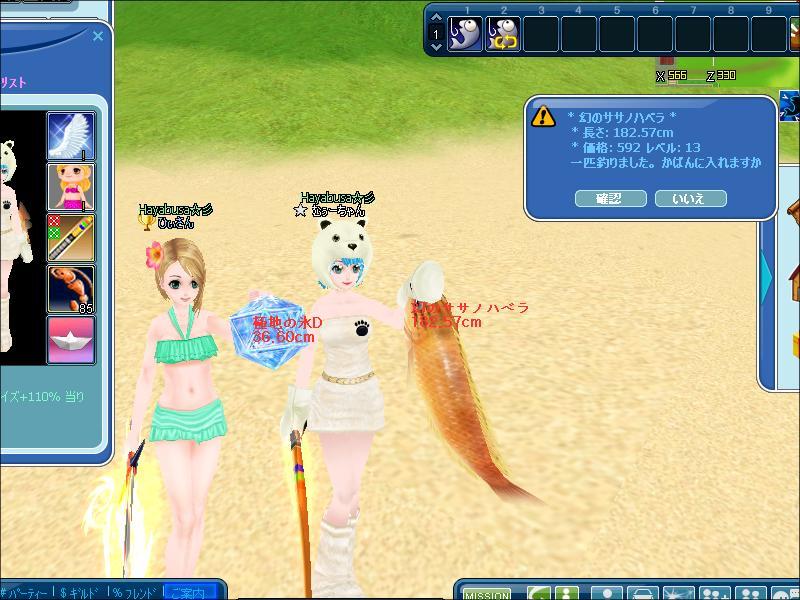
Task: Open the MISSION menu
Action: pos(488,593)
